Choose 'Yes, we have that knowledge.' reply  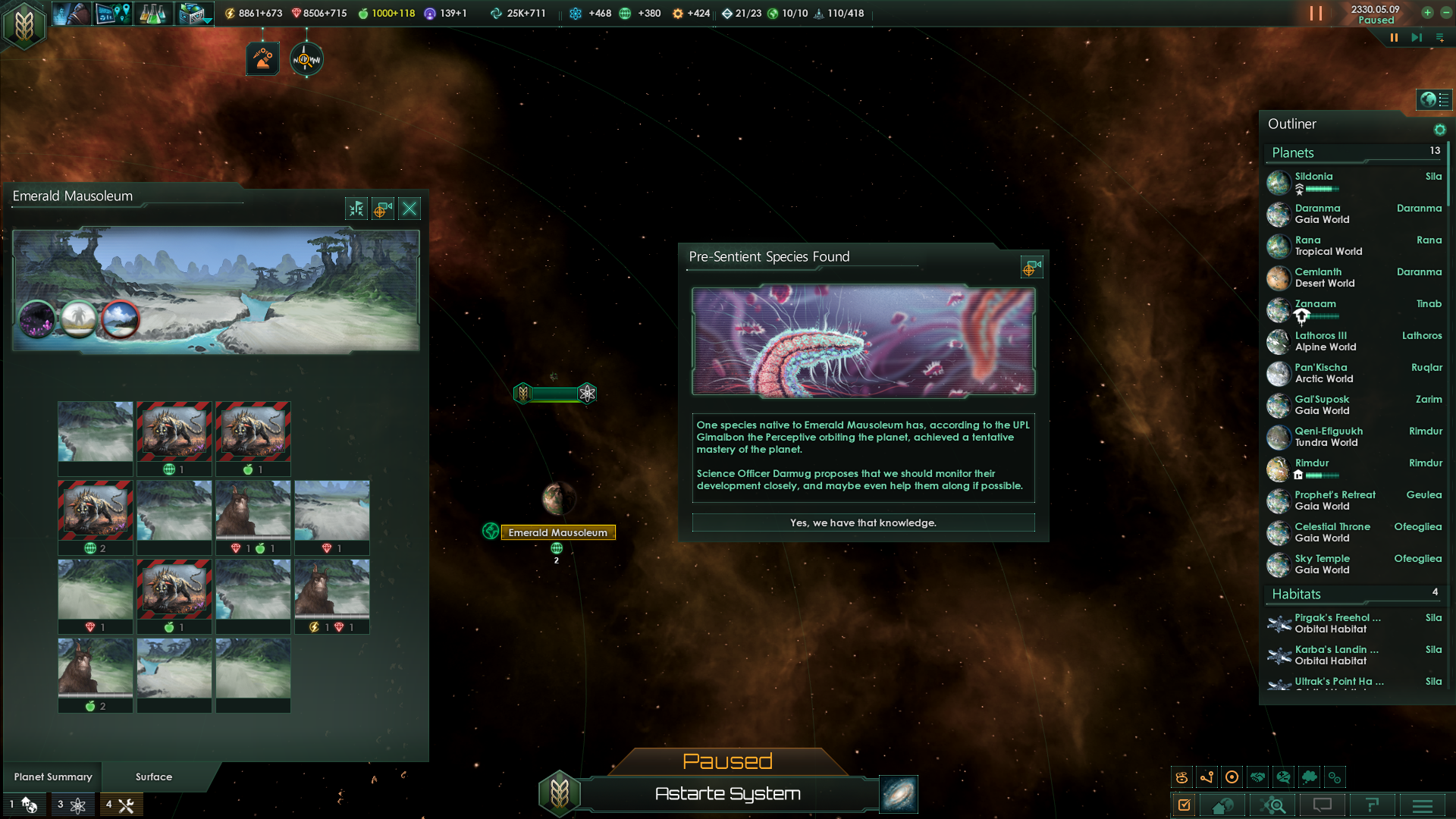click(863, 522)
